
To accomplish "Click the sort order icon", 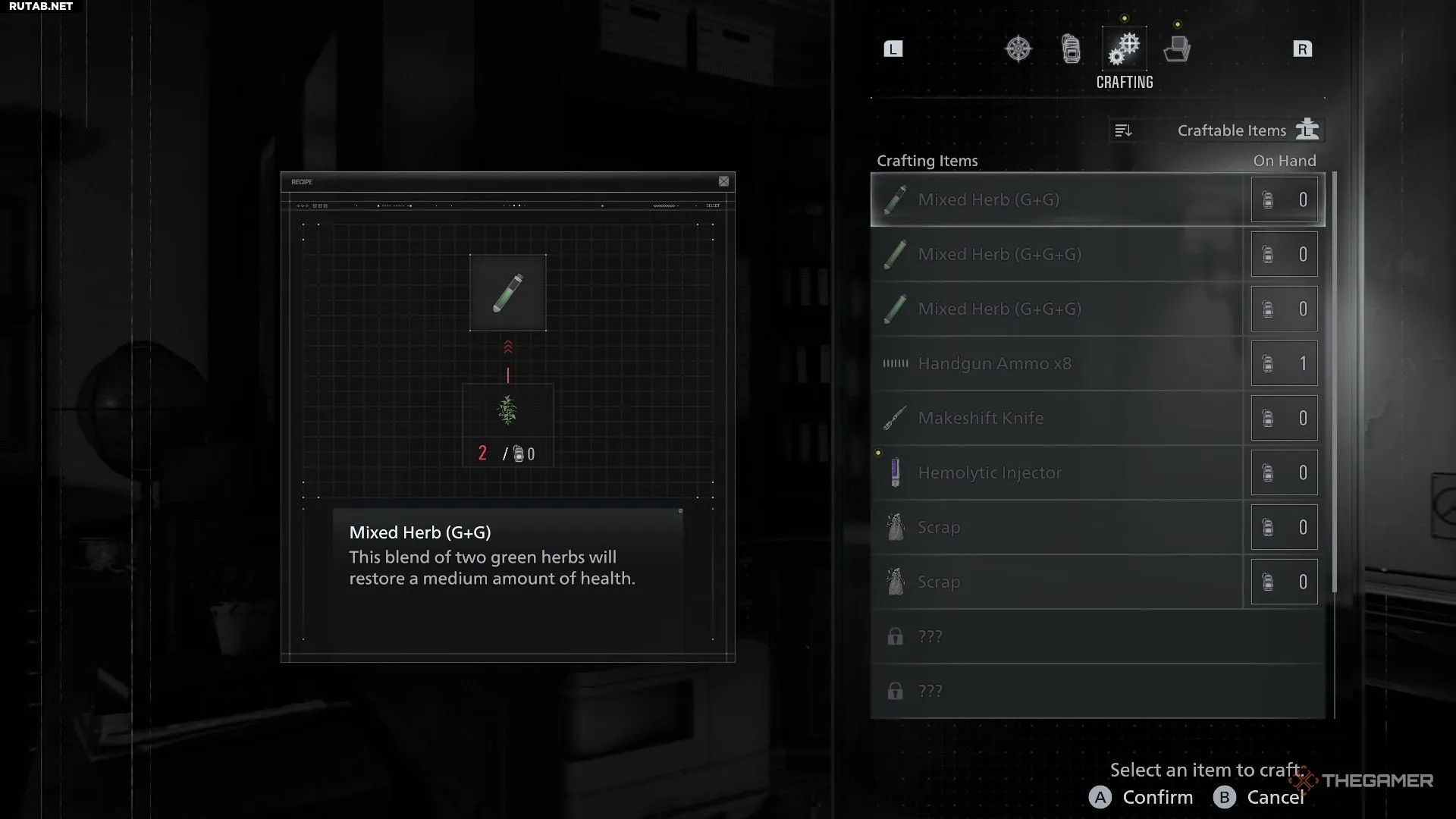I will 1123,130.
